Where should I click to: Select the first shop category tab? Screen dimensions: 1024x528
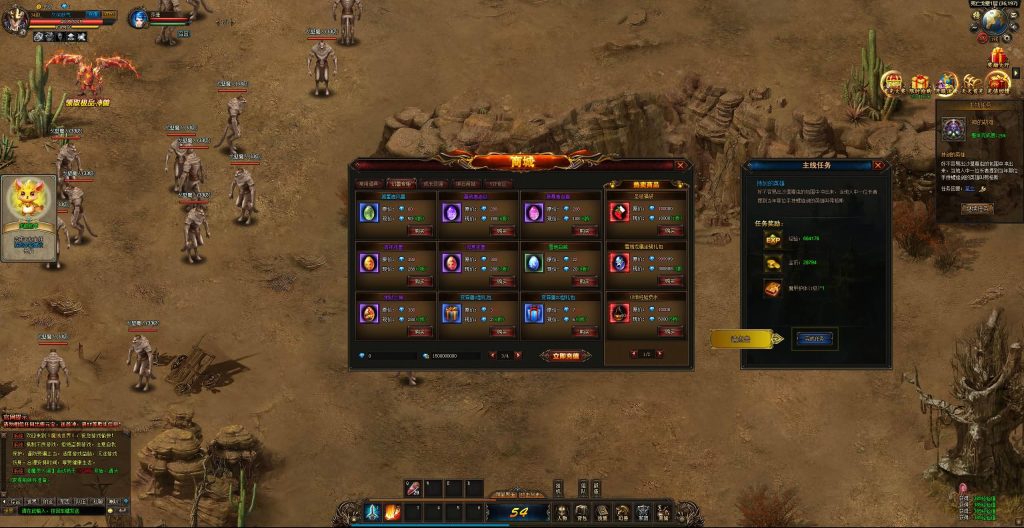tap(369, 184)
